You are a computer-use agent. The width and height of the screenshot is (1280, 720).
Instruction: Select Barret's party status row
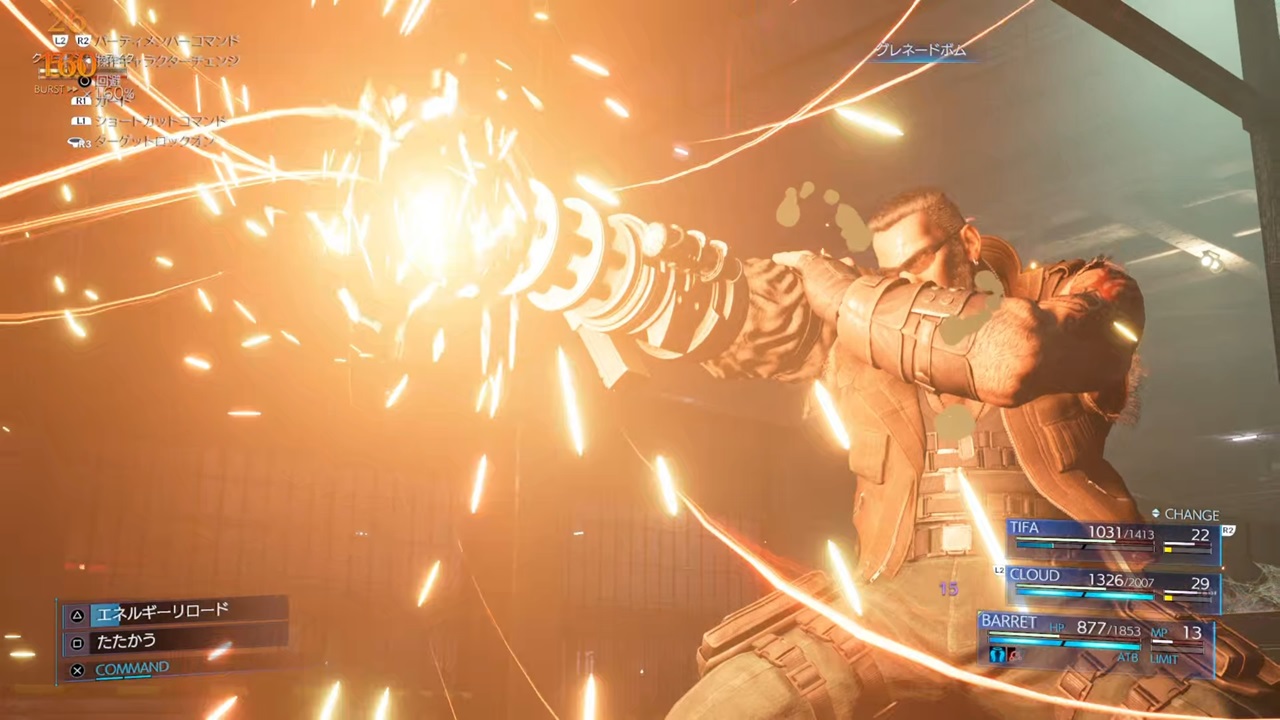pos(1095,635)
